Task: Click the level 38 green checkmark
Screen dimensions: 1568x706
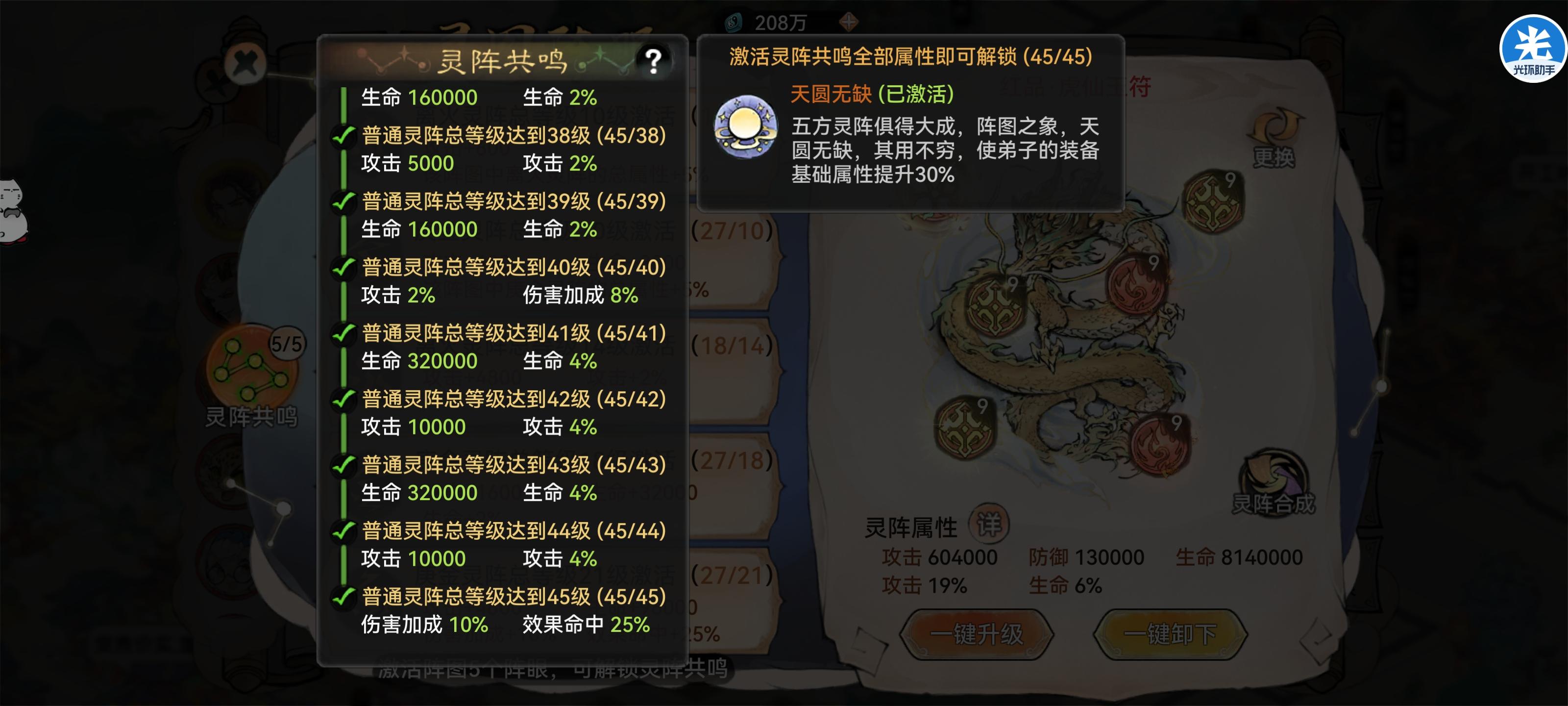Action: tap(344, 136)
